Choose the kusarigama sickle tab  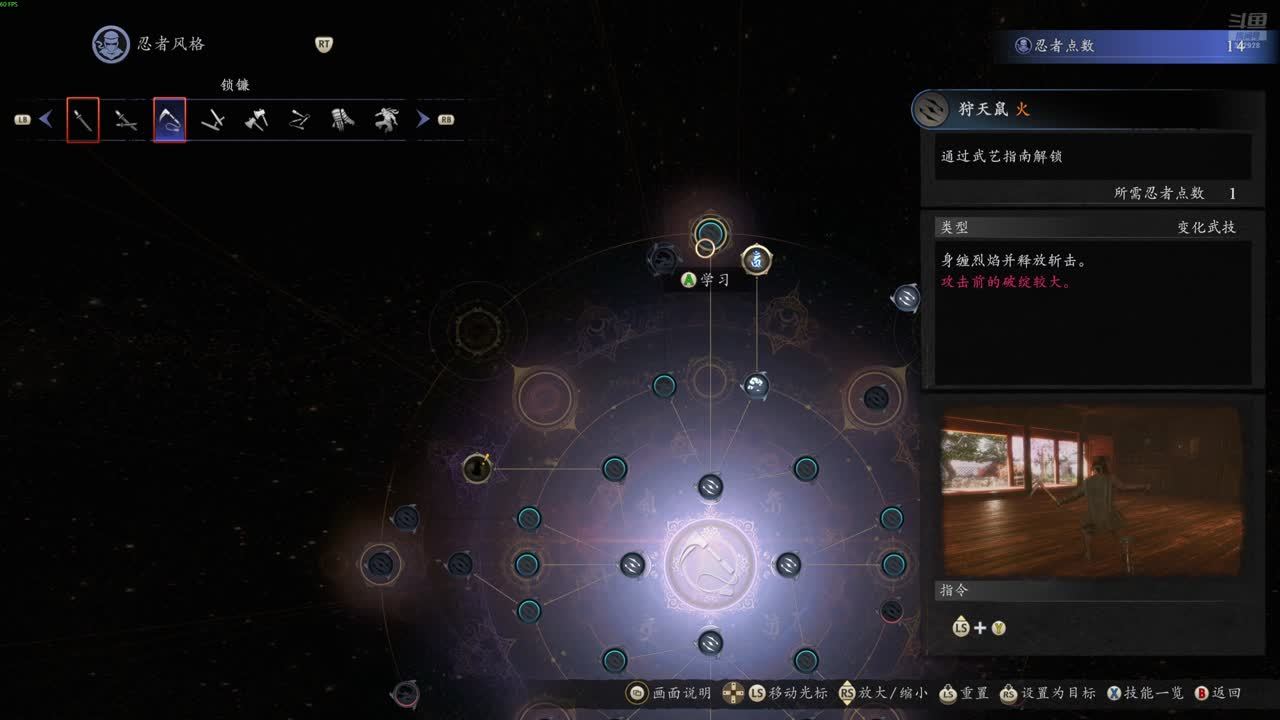point(169,120)
